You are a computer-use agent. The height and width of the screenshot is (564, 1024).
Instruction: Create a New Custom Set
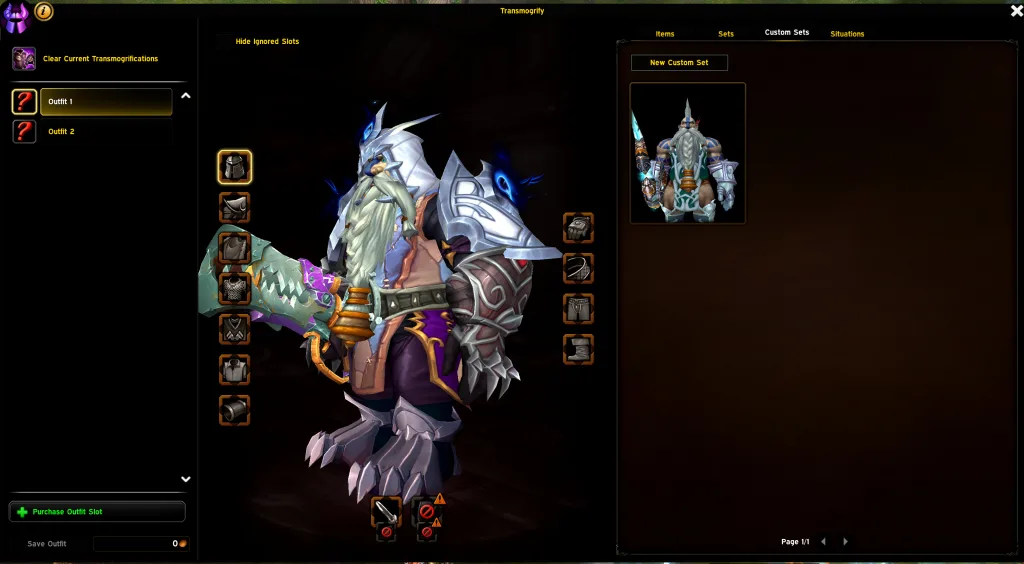[679, 63]
